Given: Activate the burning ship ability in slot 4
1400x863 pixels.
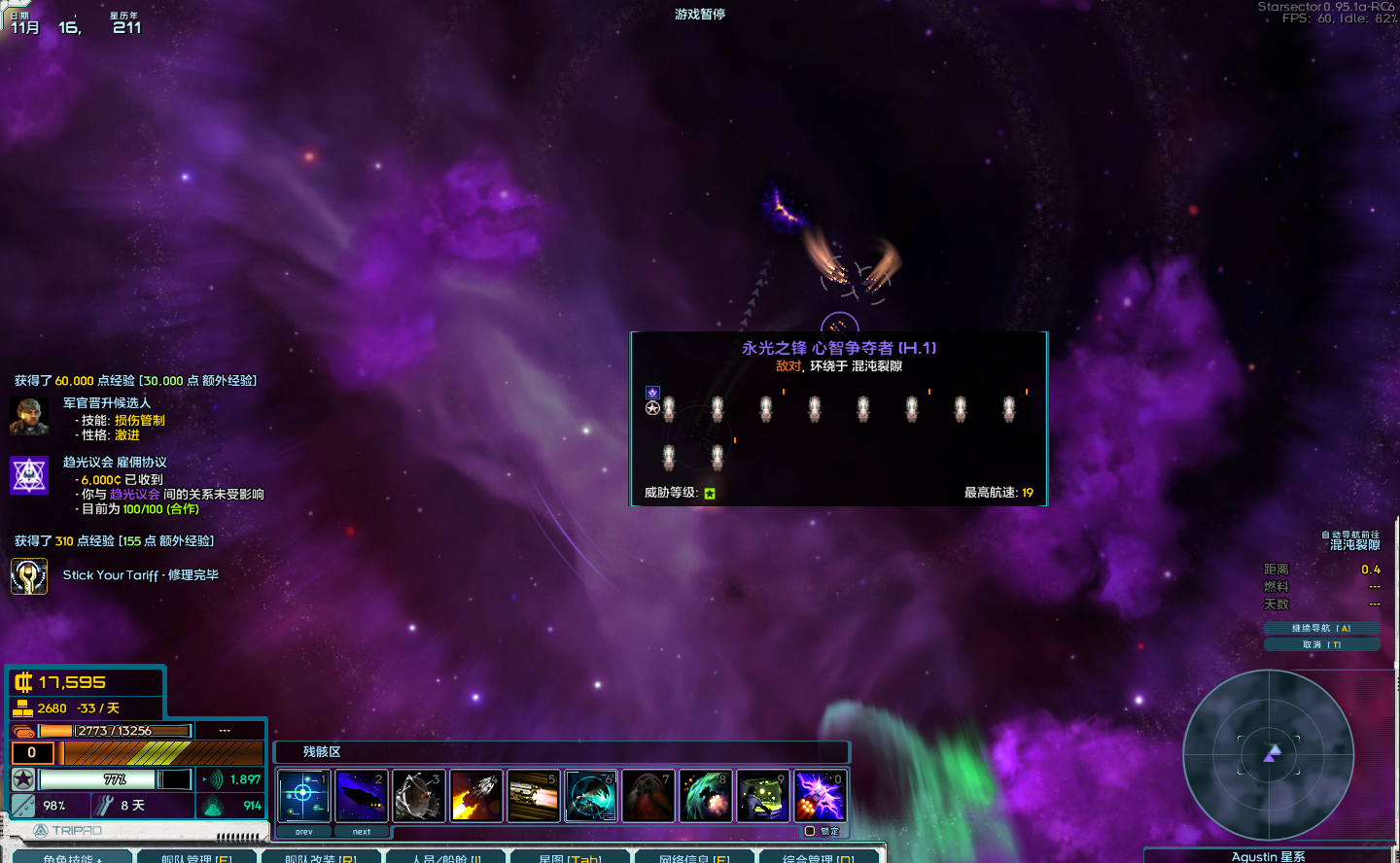Looking at the screenshot, I should click(475, 796).
